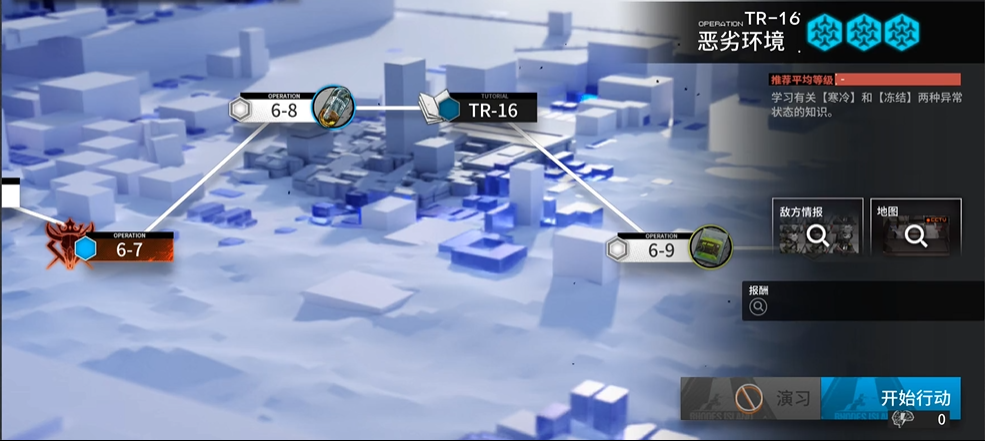Inspect the rewards (报酬) magnifier icon
Screen dimensions: 985x441
758,309
